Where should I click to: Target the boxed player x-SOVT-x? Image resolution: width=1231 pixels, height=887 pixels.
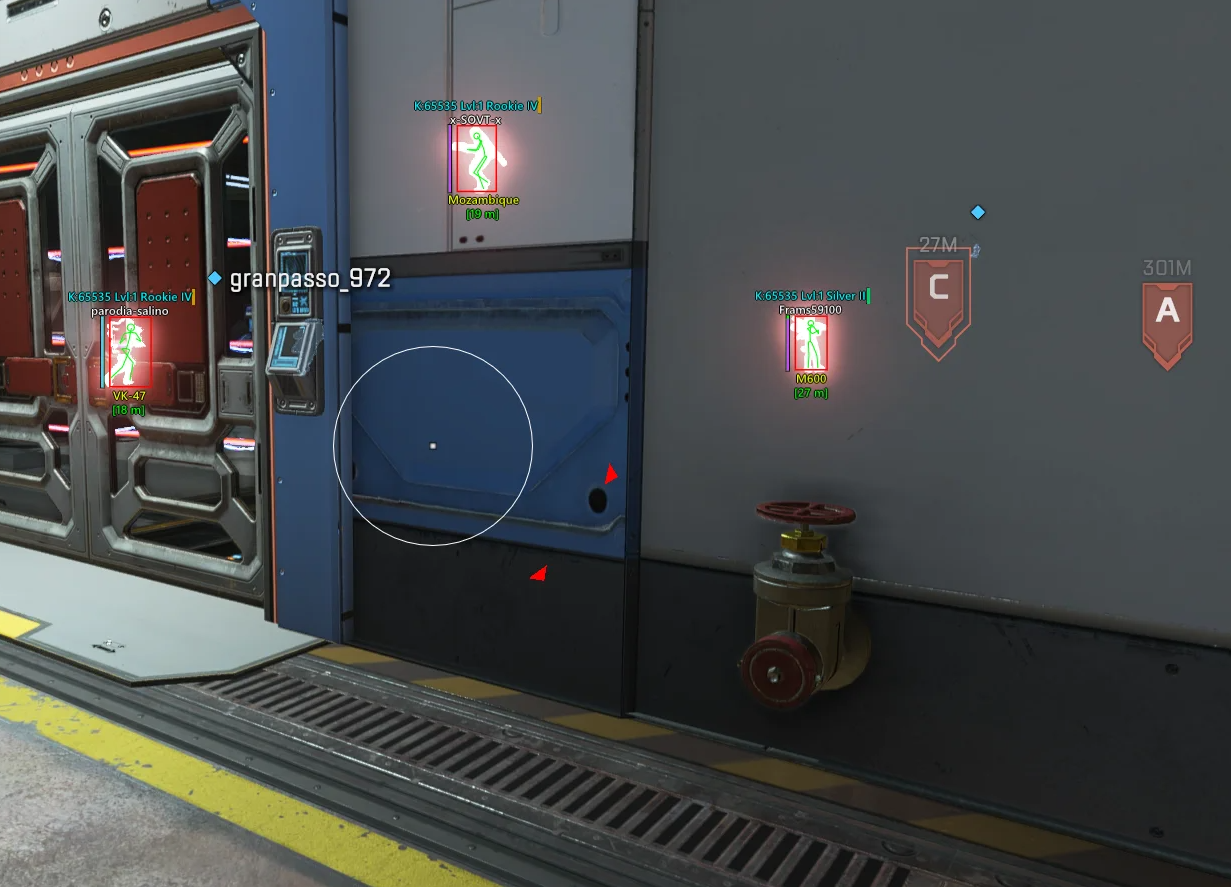(x=476, y=159)
